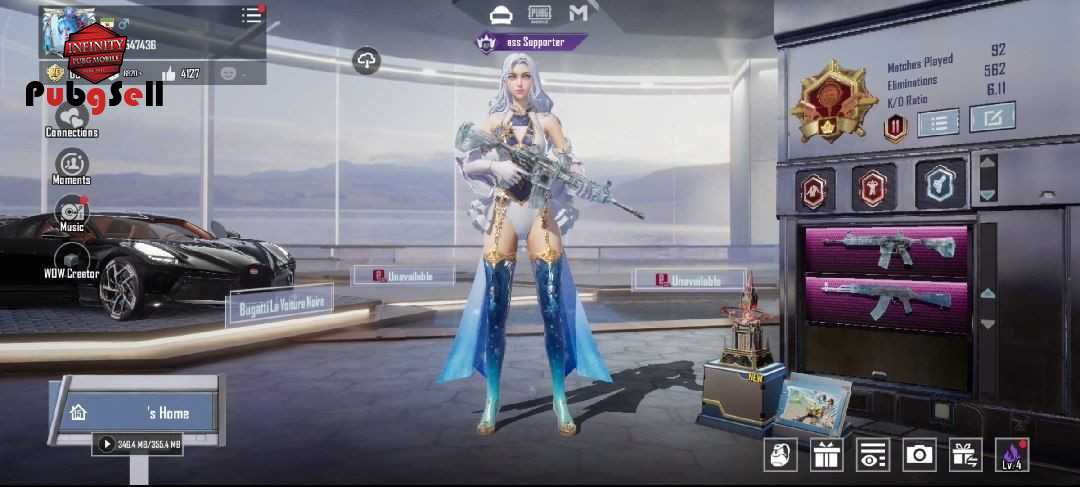This screenshot has width=1080, height=487.
Task: Open the Music player icon
Action: coord(71,212)
